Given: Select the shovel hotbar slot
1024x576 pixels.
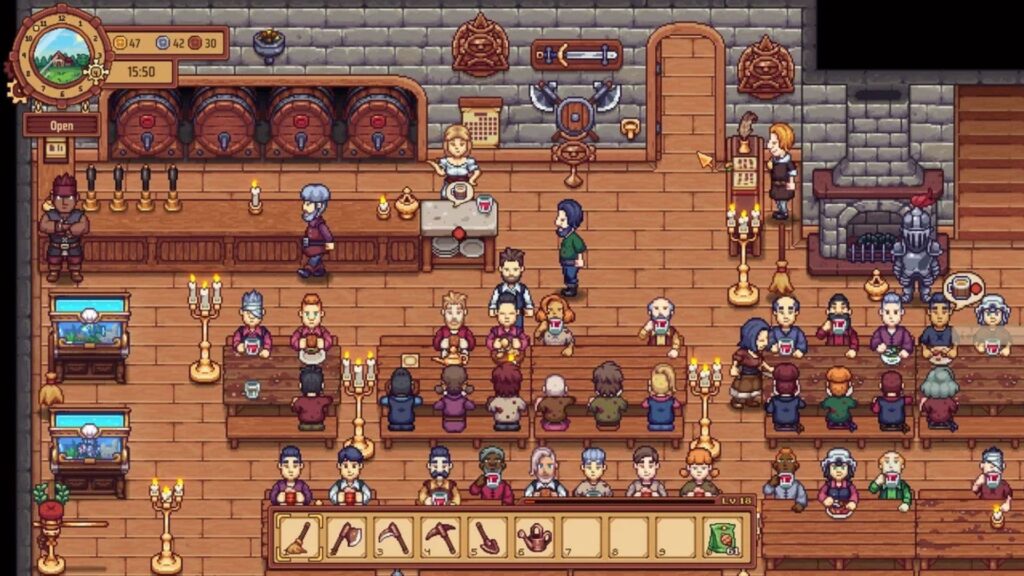Looking at the screenshot, I should tap(487, 538).
